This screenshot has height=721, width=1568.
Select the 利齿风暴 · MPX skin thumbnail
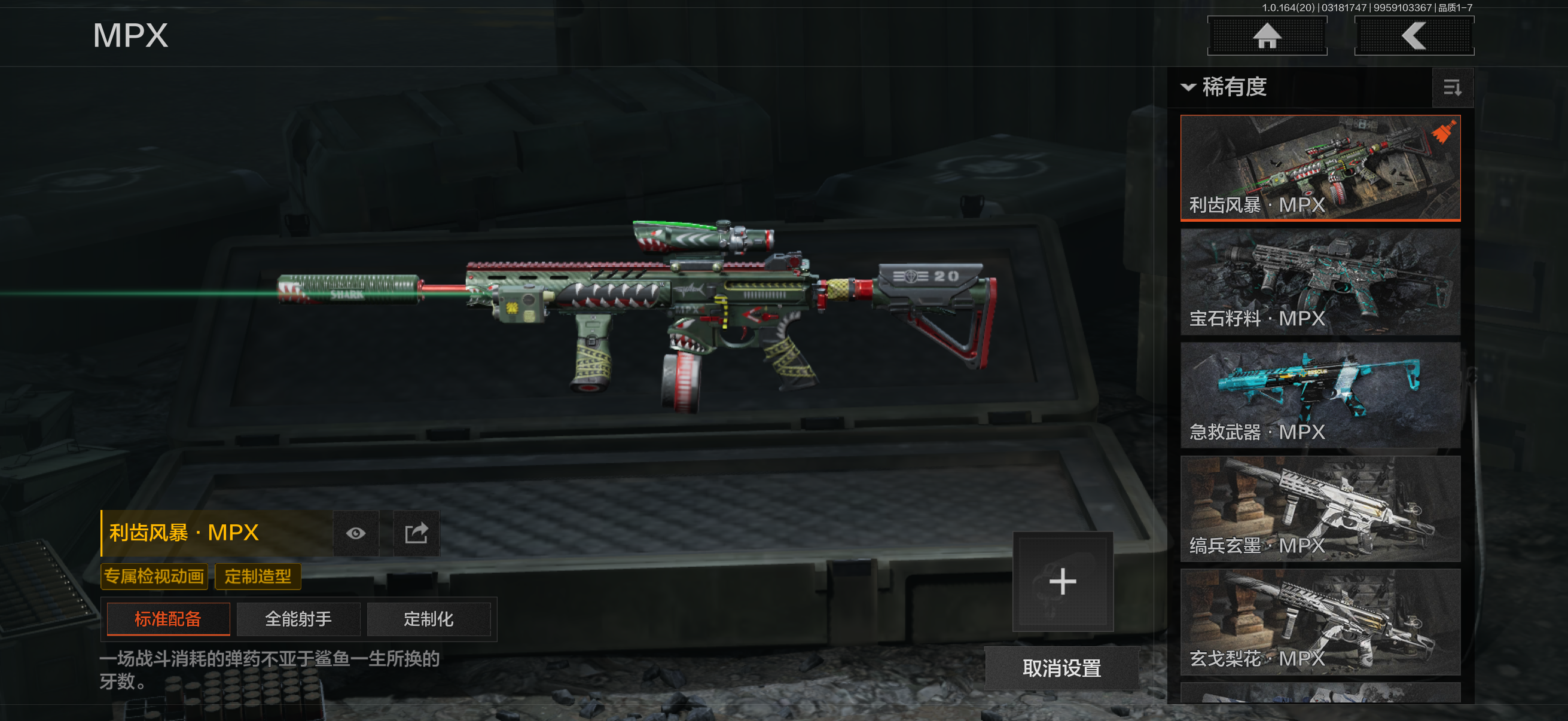click(x=1320, y=167)
